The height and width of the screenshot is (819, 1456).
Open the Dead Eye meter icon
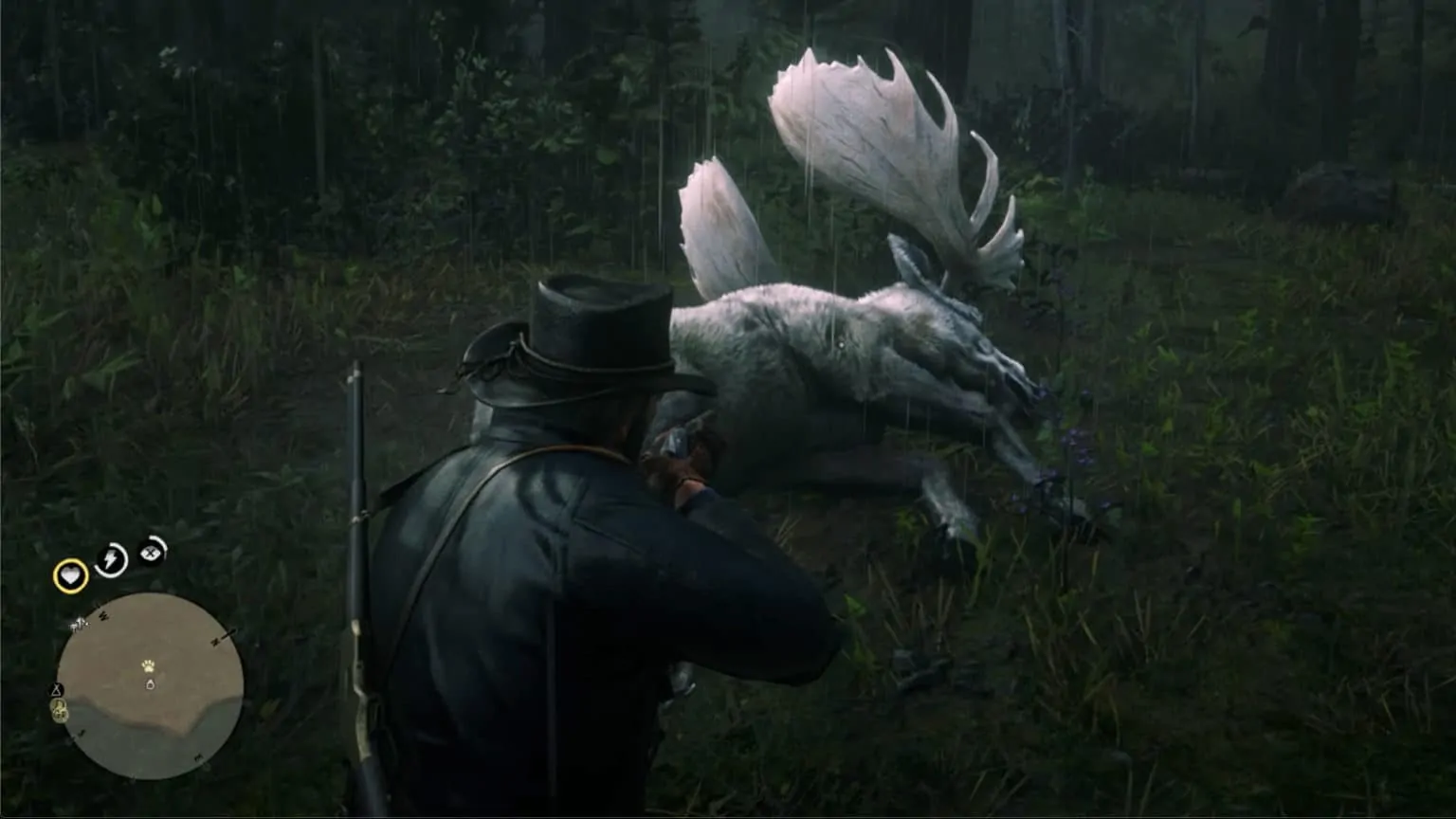[151, 551]
